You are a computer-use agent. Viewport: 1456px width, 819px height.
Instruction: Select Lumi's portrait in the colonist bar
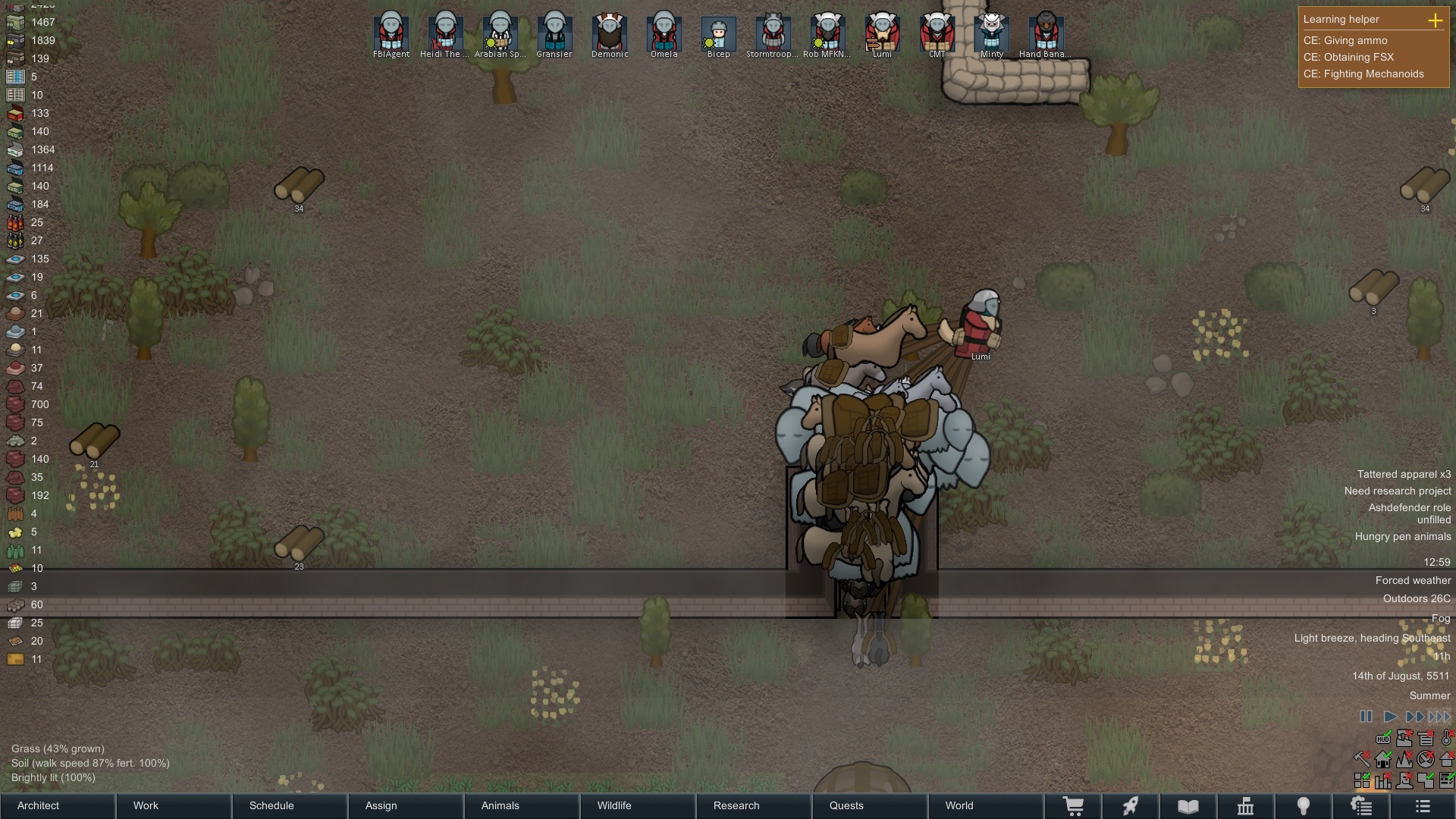(882, 32)
